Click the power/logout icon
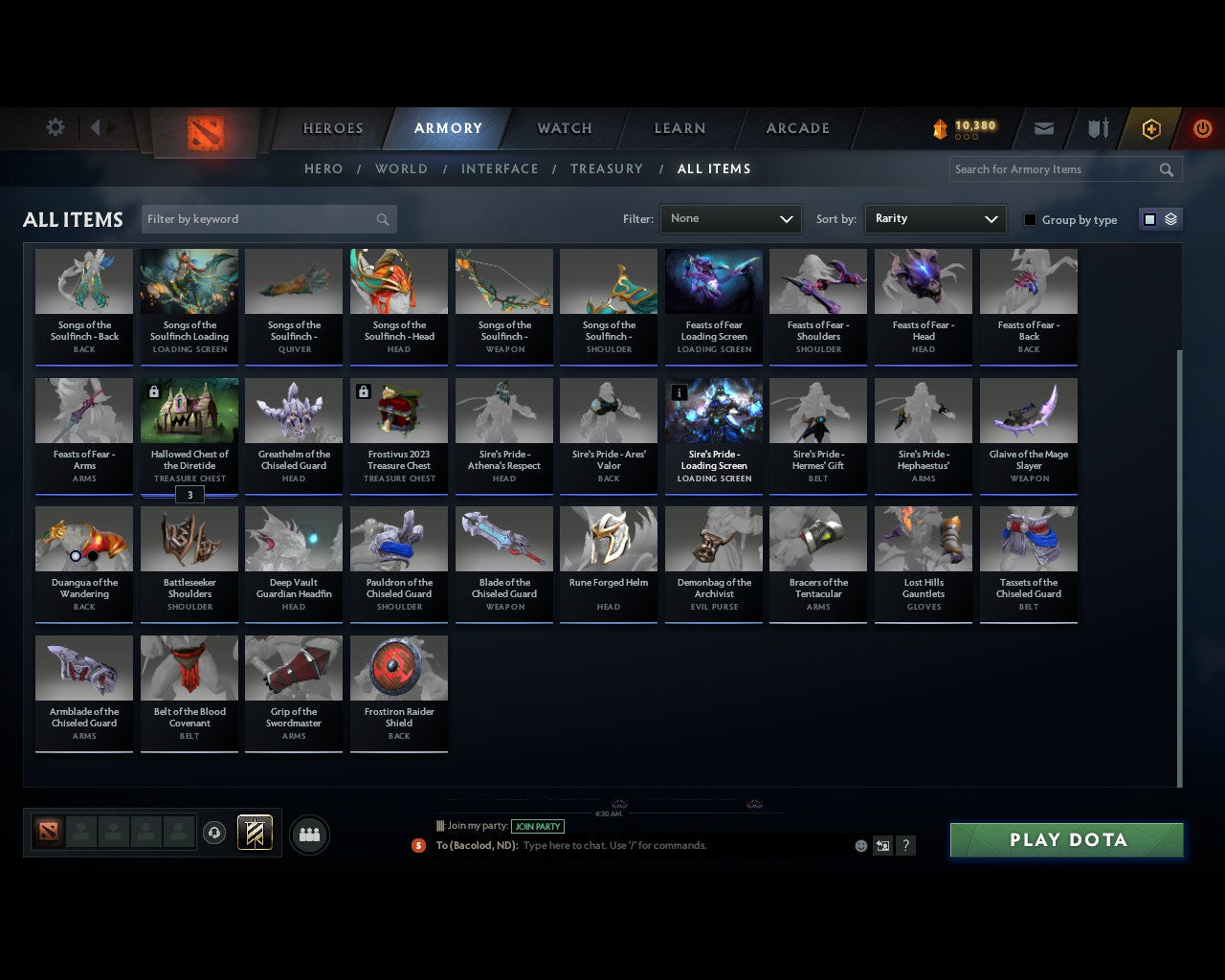Image resolution: width=1225 pixels, height=980 pixels. click(1202, 127)
